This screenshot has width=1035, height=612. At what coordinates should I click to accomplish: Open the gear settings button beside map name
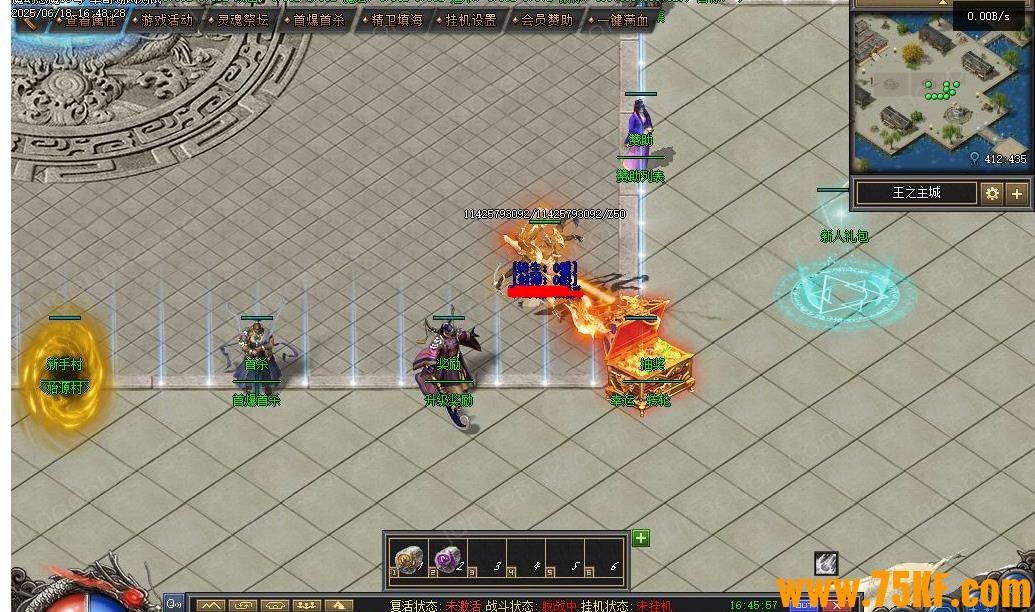coord(992,193)
